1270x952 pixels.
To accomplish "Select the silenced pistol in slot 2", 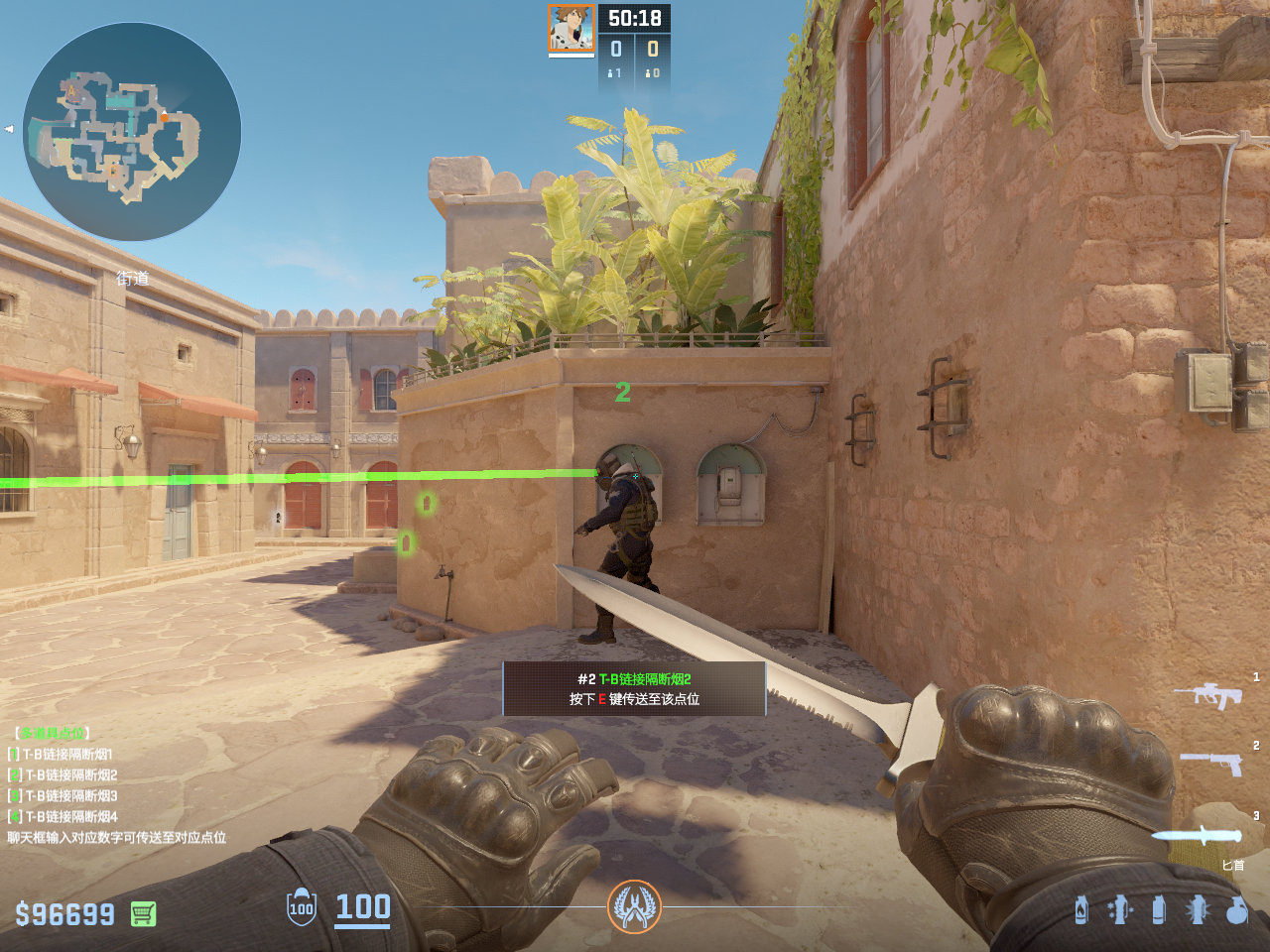I will pos(1211,763).
